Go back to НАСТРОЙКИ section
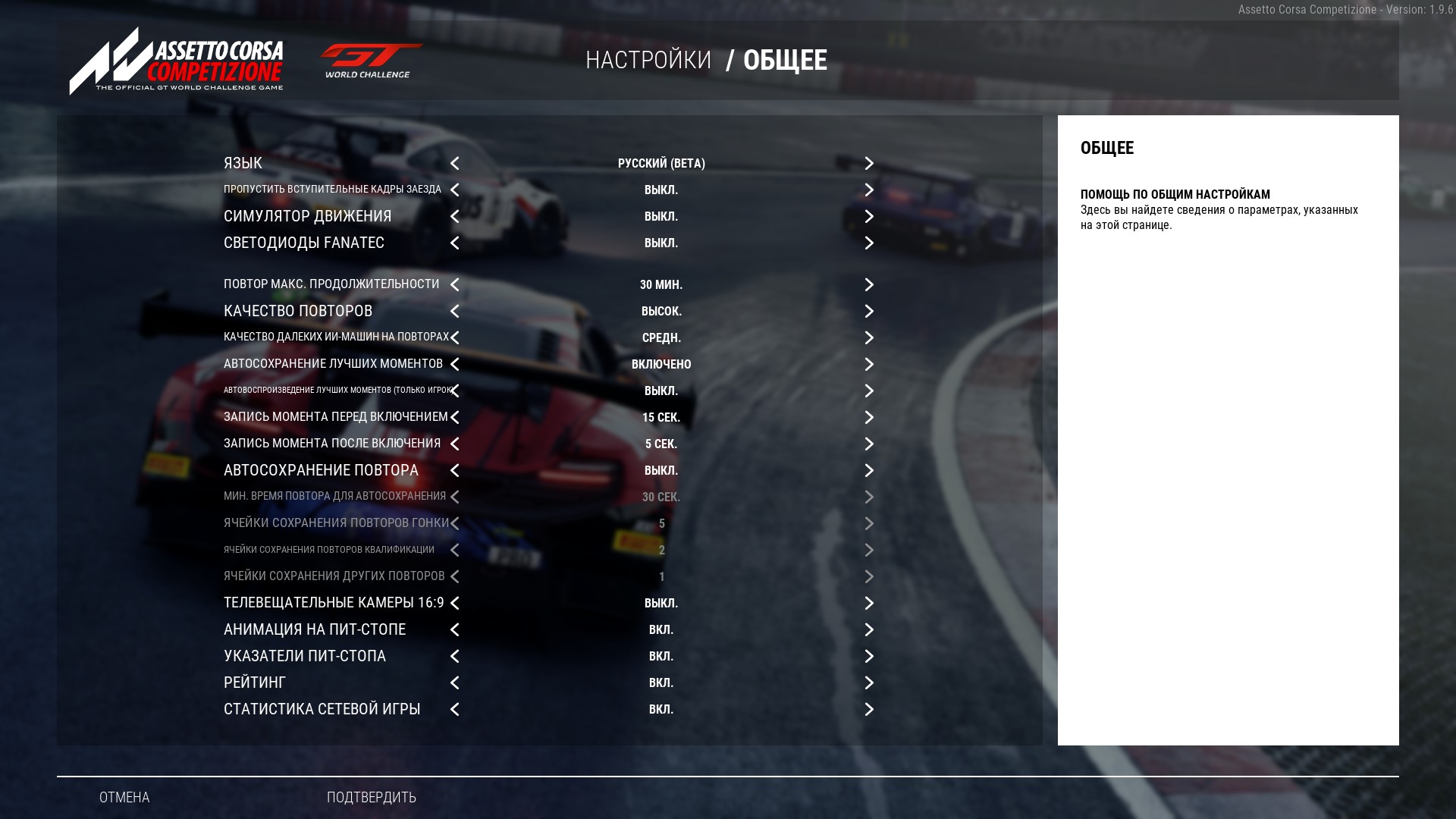 pyautogui.click(x=648, y=60)
